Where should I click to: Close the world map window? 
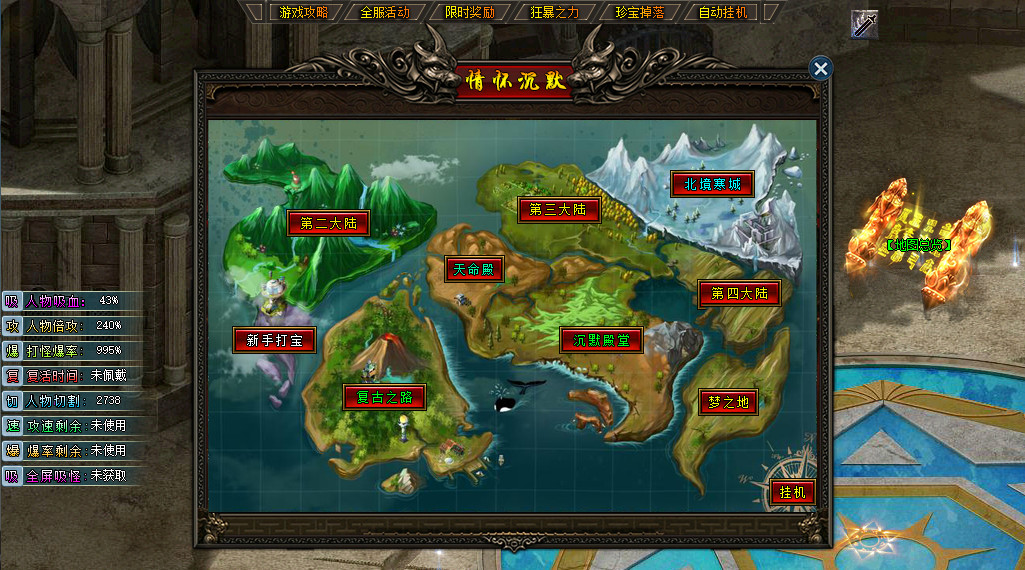[821, 68]
